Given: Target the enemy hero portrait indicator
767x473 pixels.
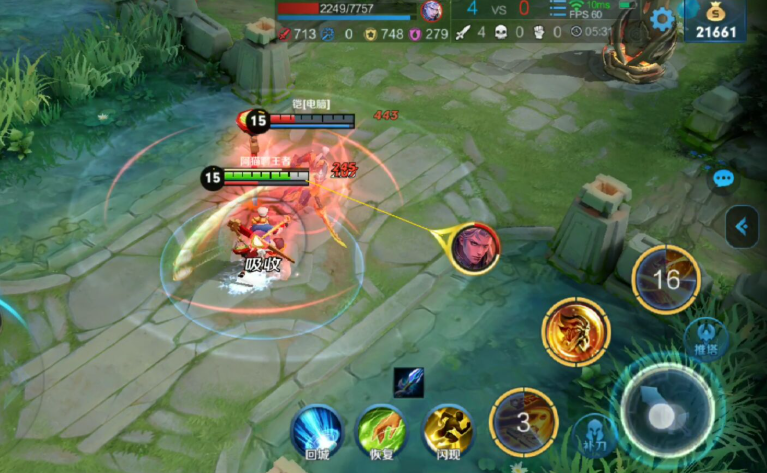Looking at the screenshot, I should coord(474,247).
